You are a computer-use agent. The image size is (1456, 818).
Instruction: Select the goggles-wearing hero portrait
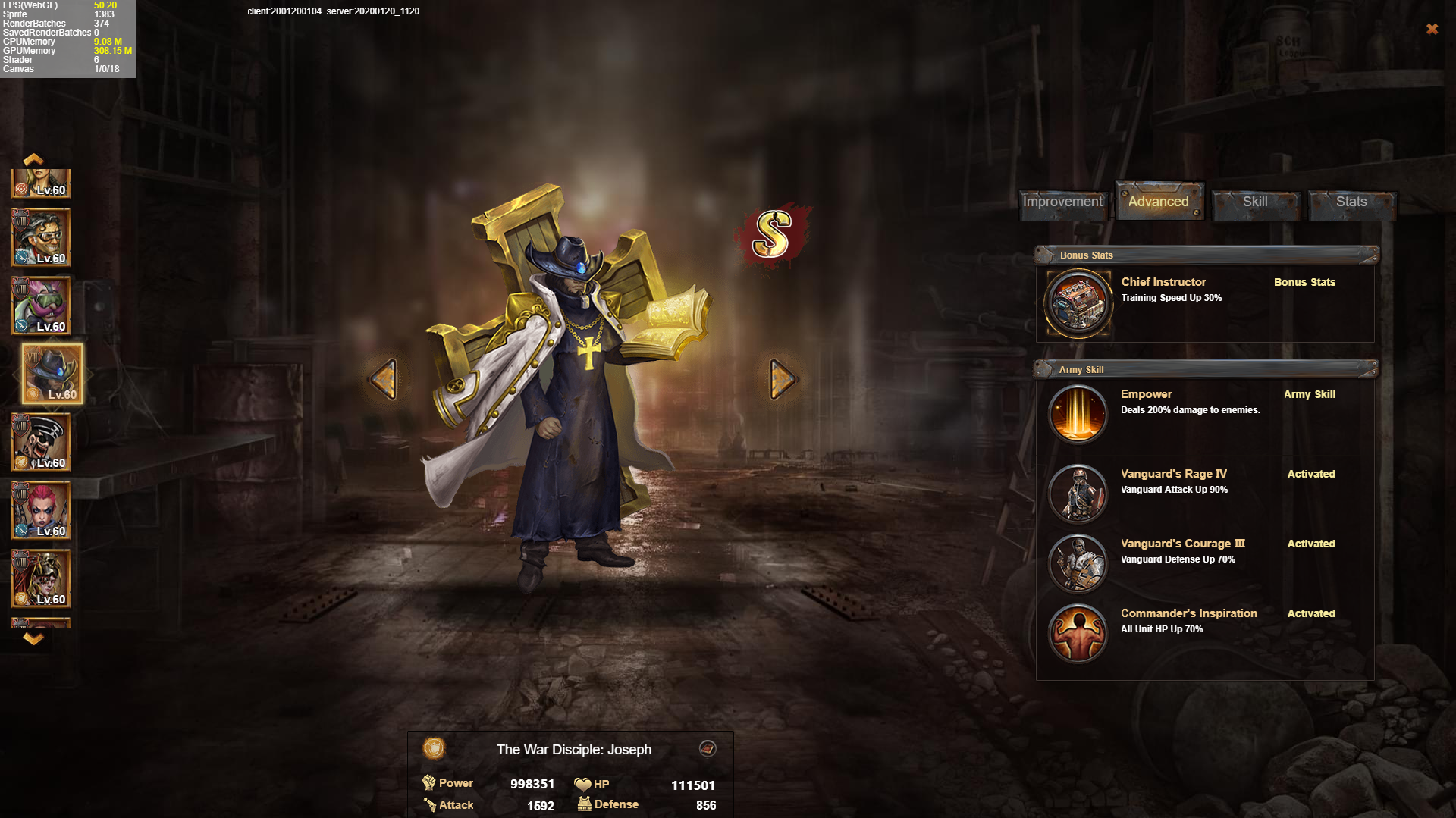(x=41, y=238)
